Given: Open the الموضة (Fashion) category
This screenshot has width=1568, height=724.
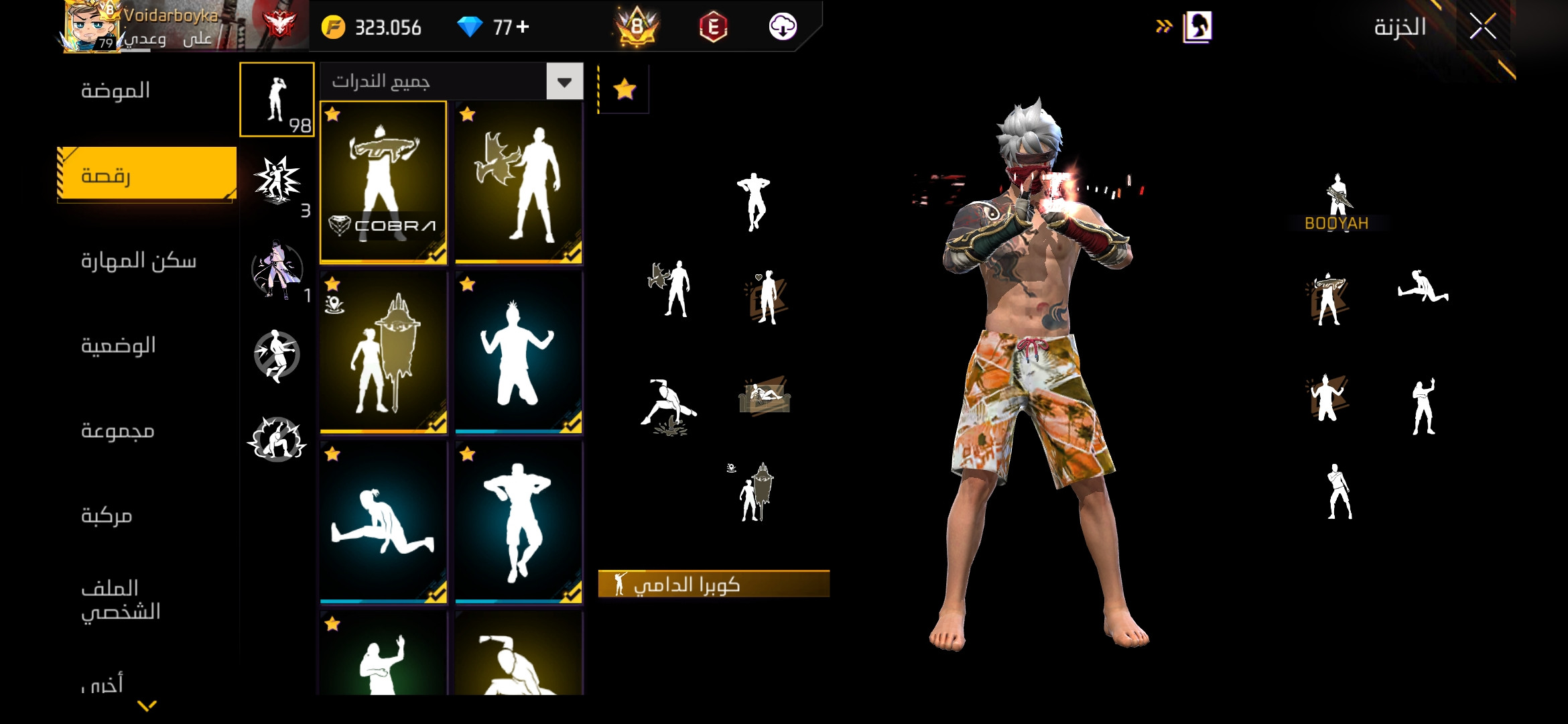Looking at the screenshot, I should click(115, 90).
